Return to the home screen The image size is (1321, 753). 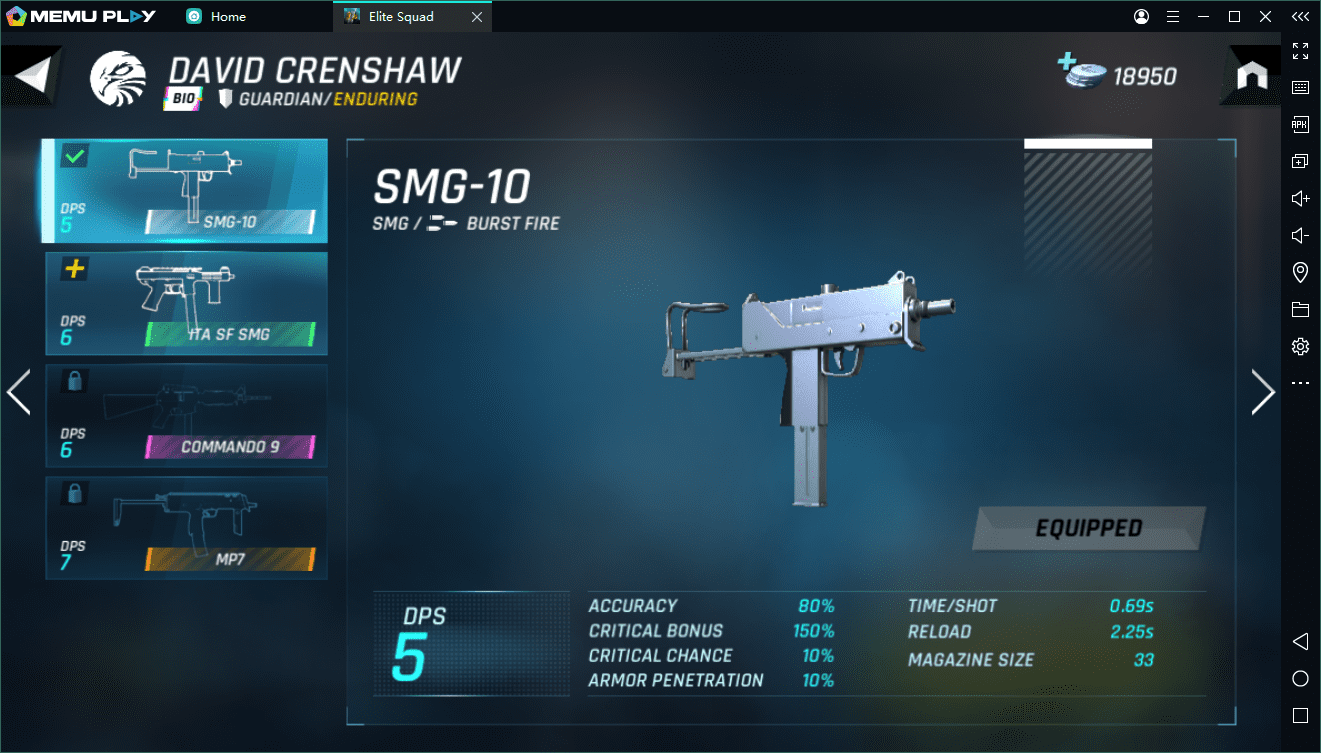1252,77
